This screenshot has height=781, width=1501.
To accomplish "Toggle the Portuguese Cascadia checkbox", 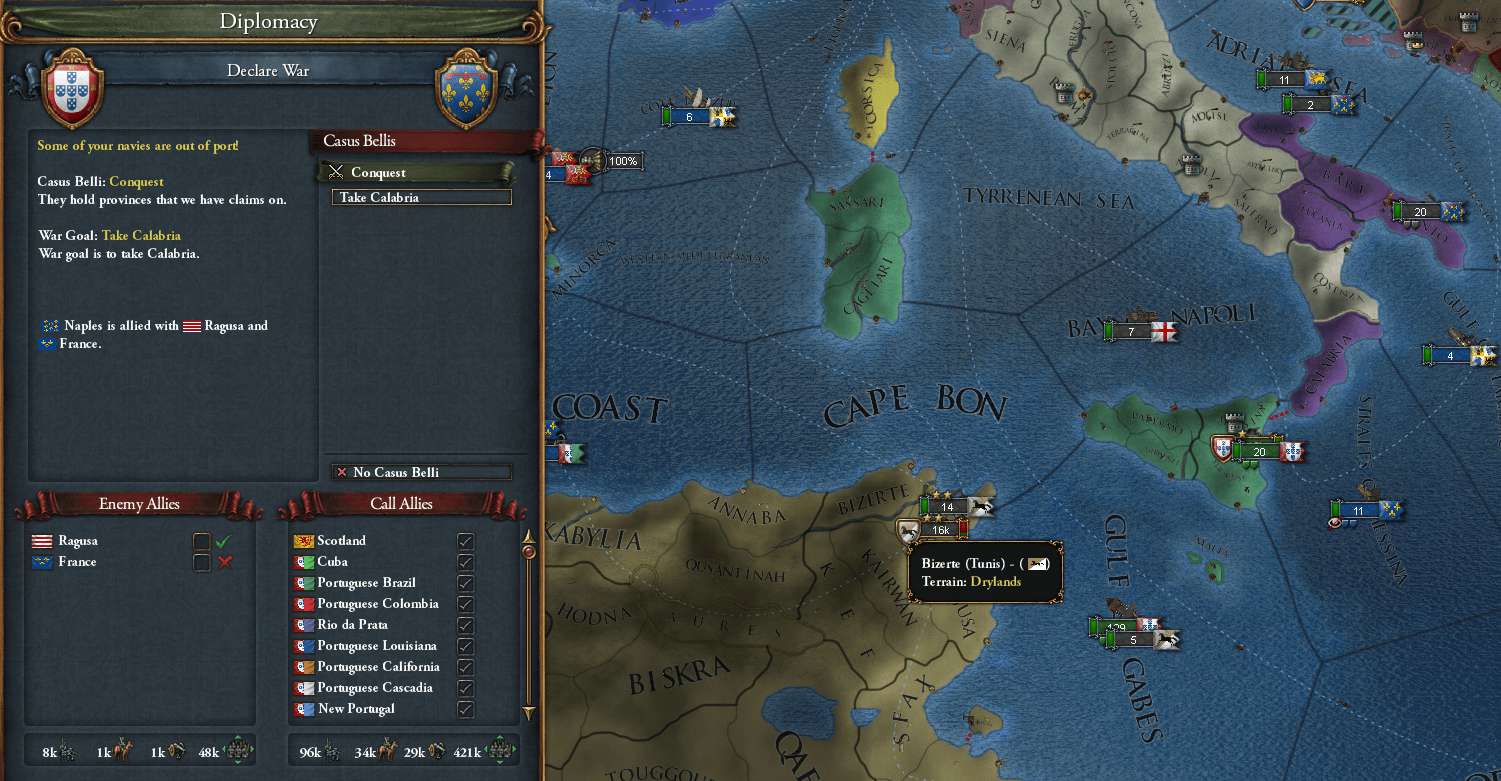I will tap(465, 688).
